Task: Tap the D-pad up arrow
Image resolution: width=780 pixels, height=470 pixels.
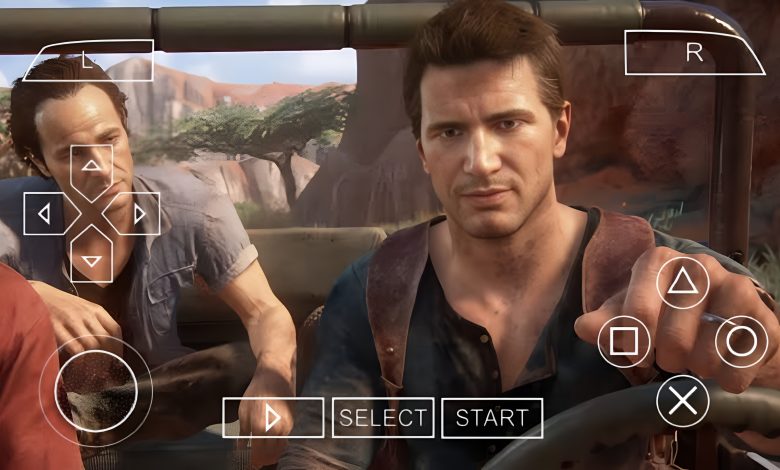Action: click(92, 167)
